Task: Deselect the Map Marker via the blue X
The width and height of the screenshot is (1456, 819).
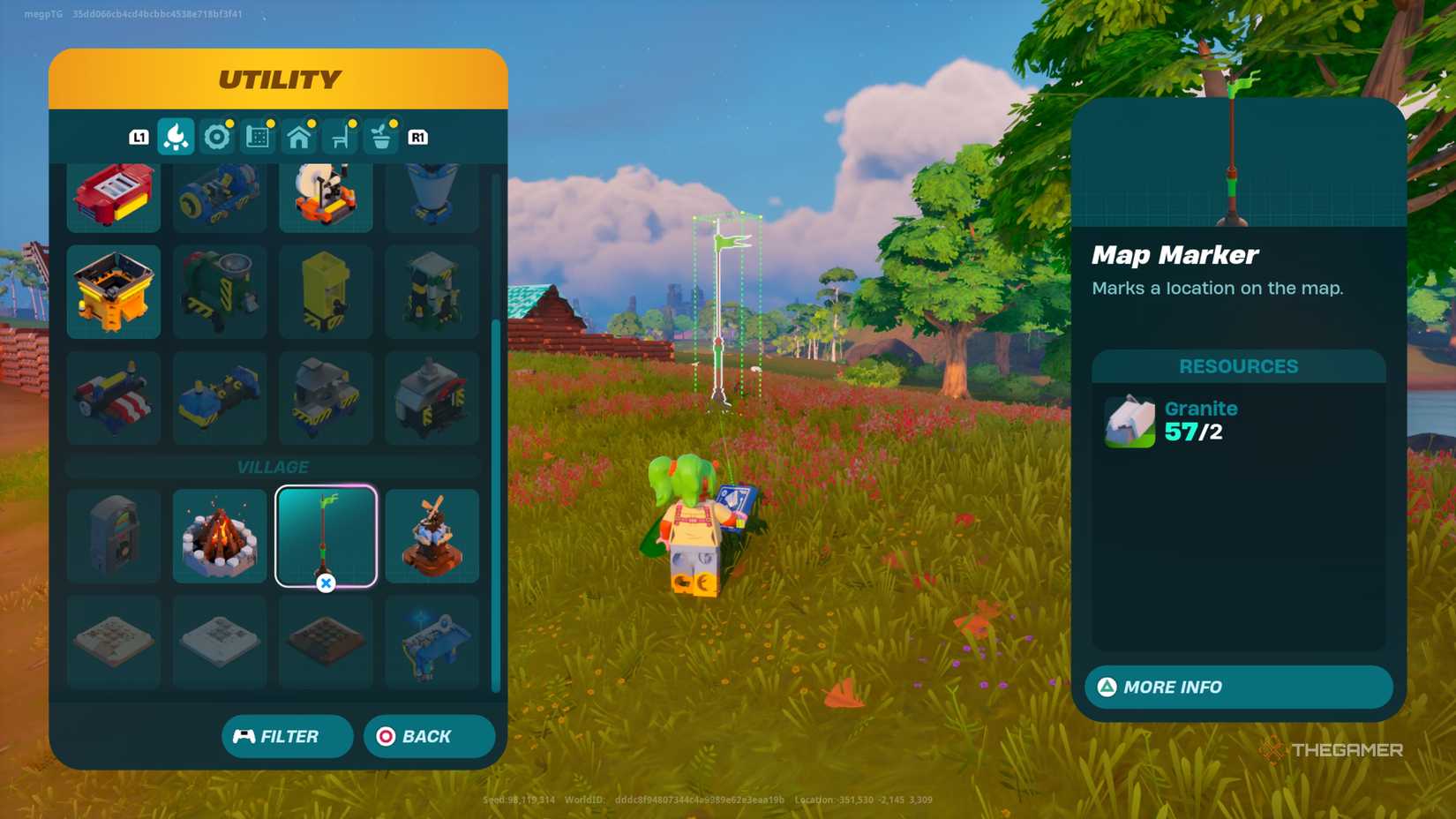Action: tap(326, 582)
